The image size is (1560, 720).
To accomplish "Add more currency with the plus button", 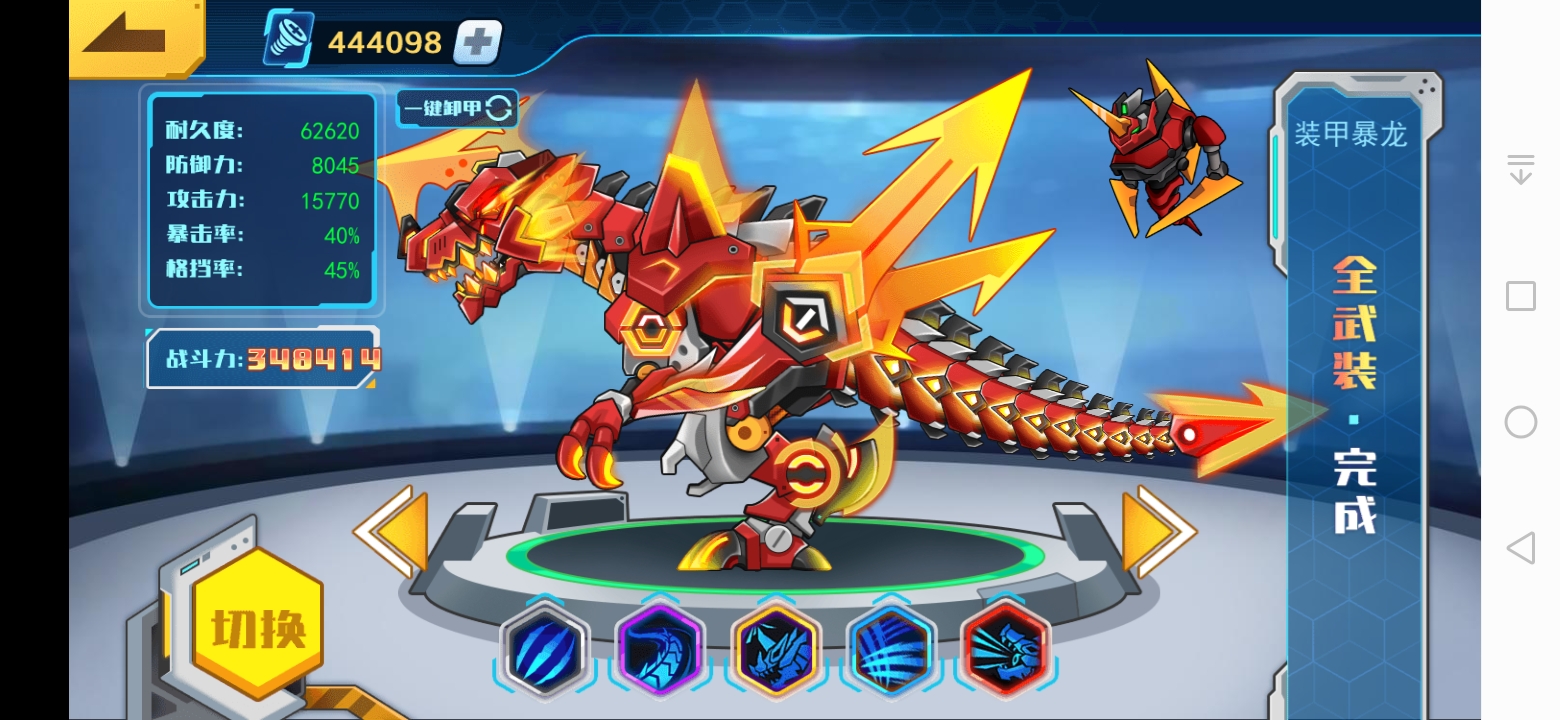I will (x=477, y=42).
